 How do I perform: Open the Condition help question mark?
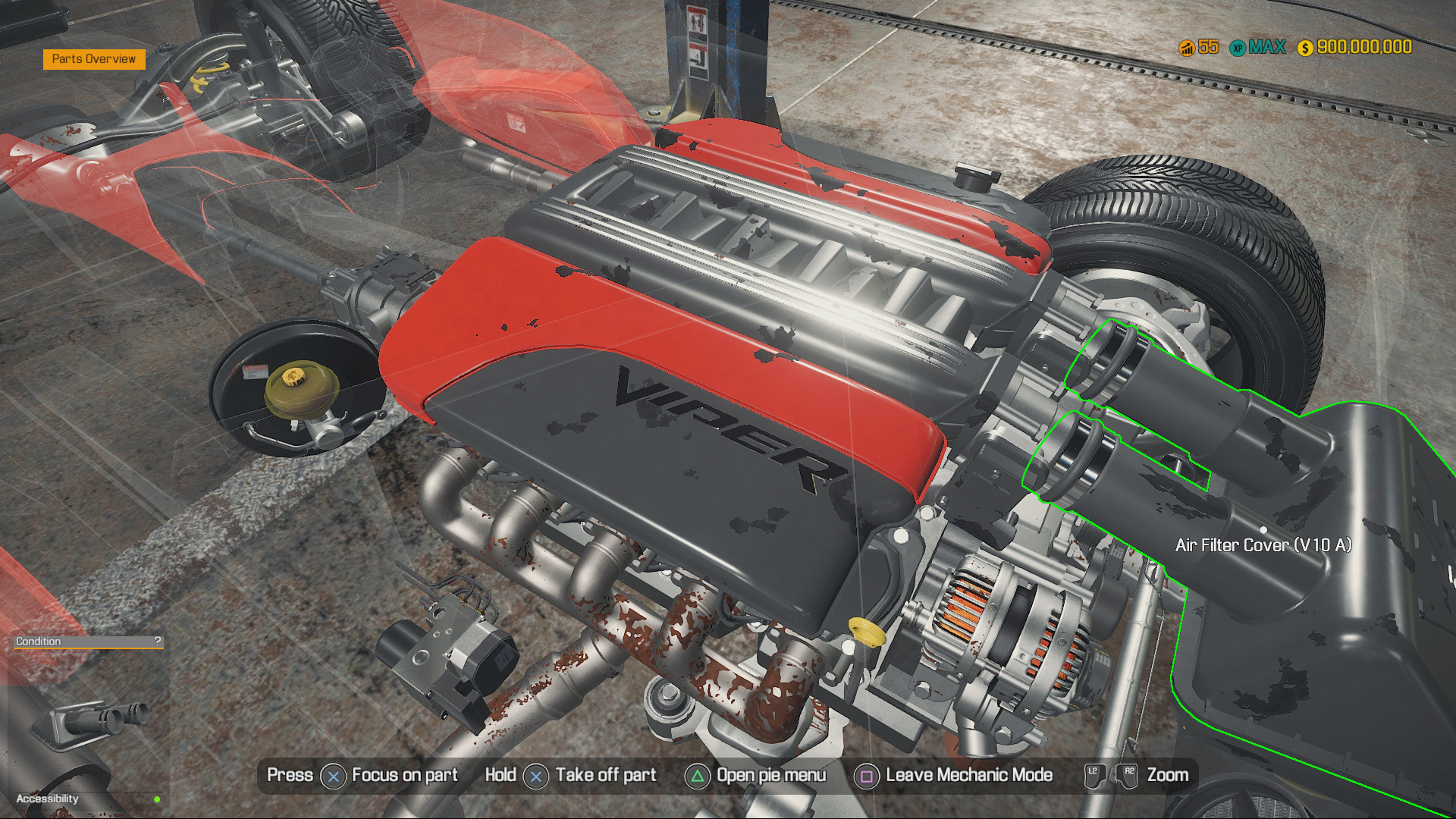(157, 641)
